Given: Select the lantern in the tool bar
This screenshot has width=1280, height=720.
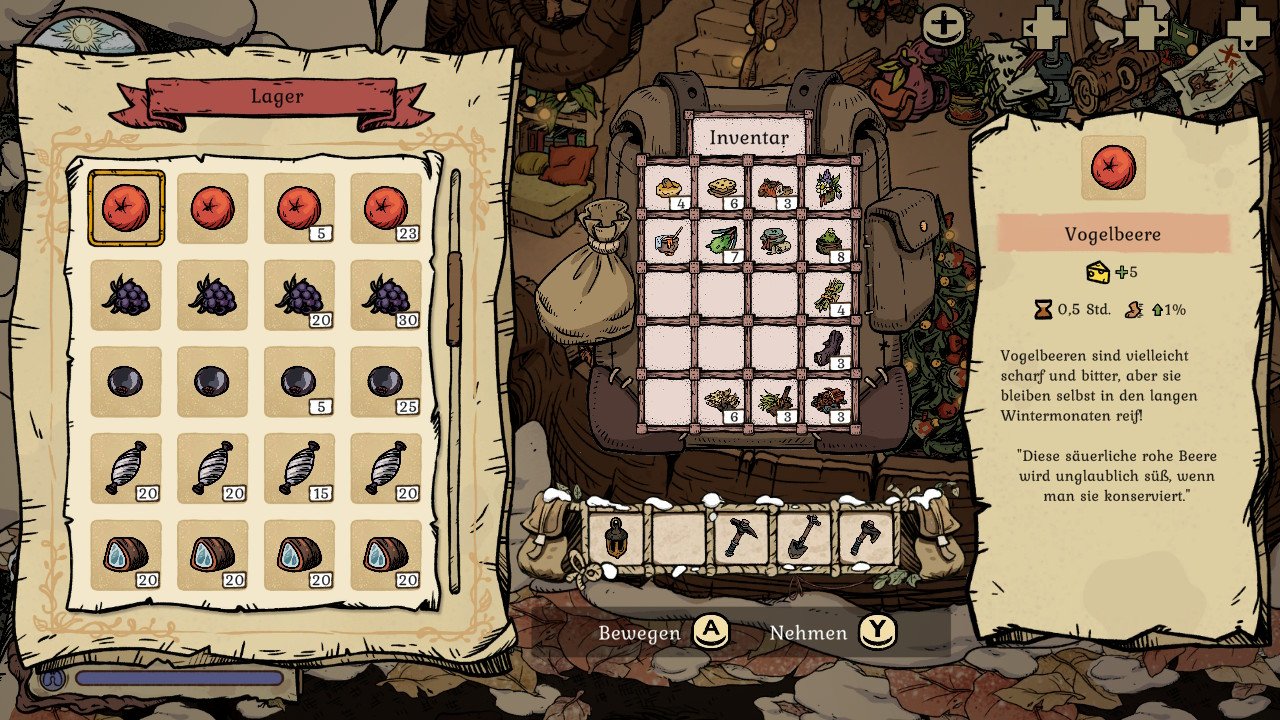Looking at the screenshot, I should 614,538.
